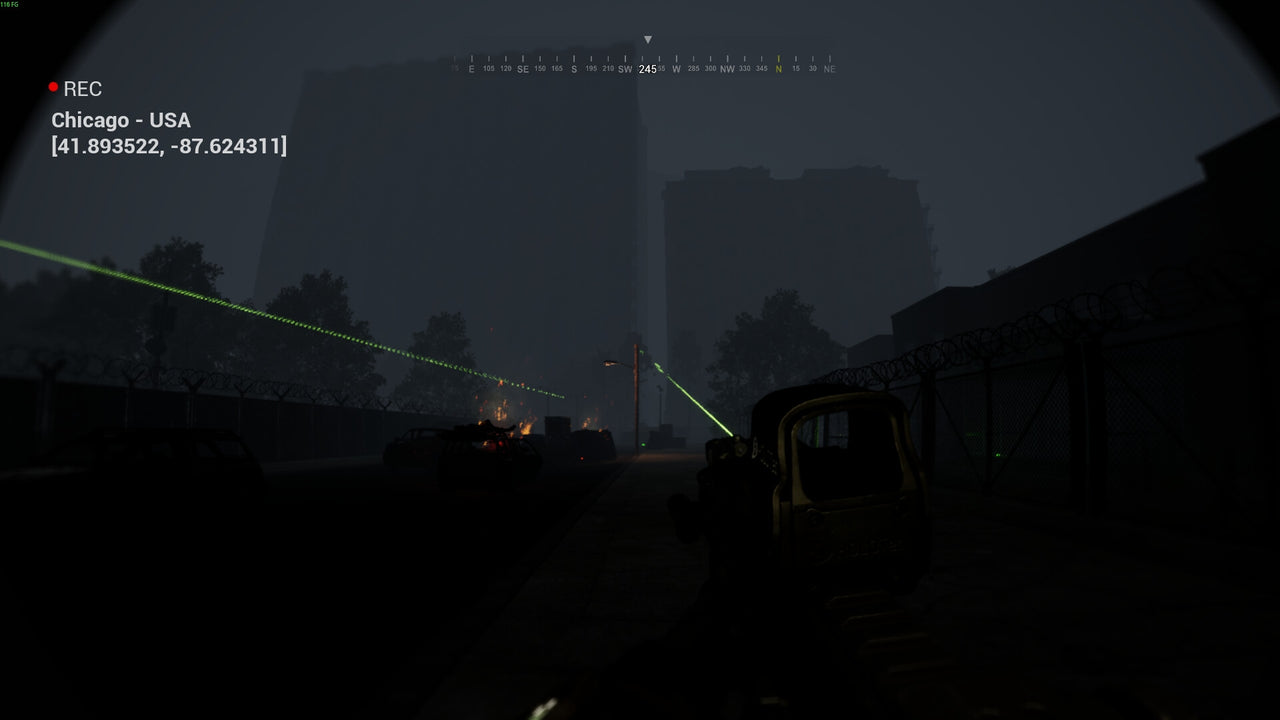Click the highlighted 245 heading value

pyautogui.click(x=647, y=70)
